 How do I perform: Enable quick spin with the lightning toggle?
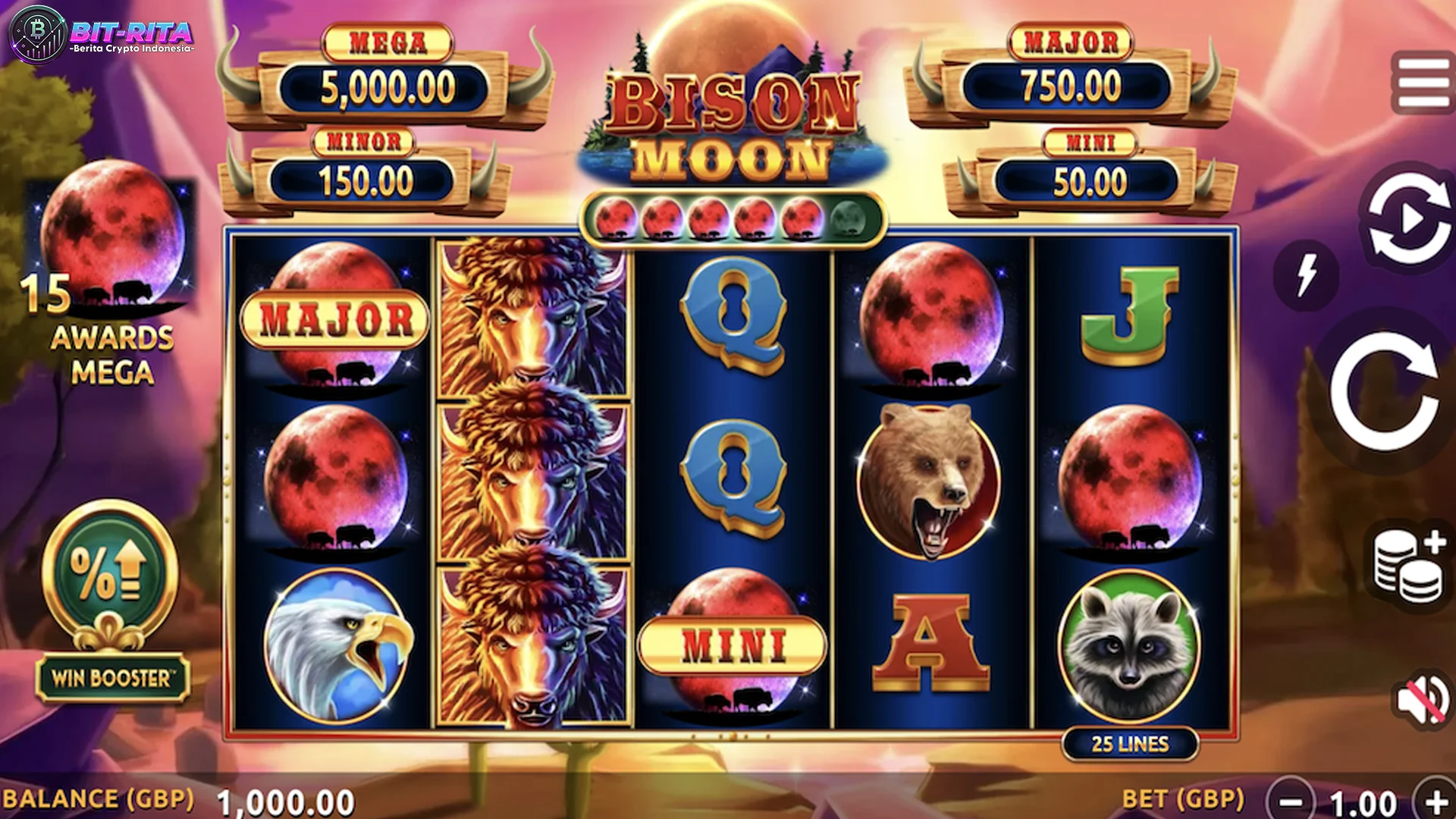coord(1306,275)
